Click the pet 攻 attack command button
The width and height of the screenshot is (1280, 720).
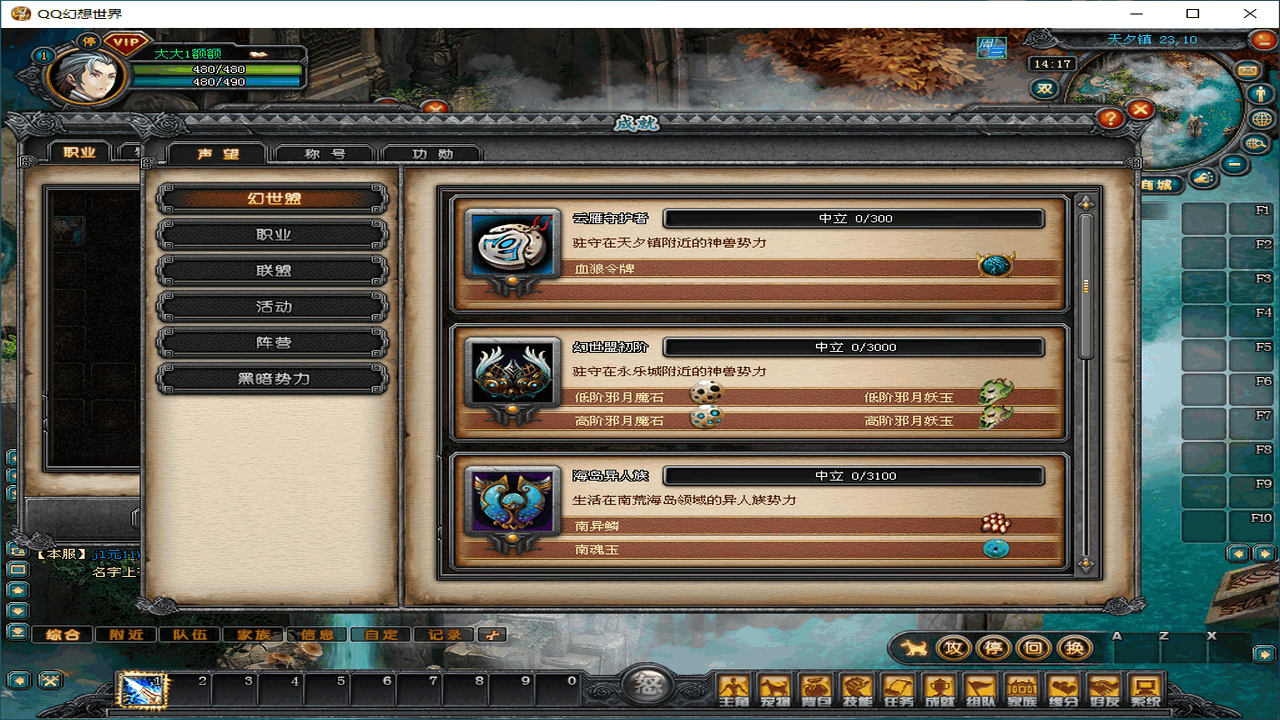tap(954, 648)
